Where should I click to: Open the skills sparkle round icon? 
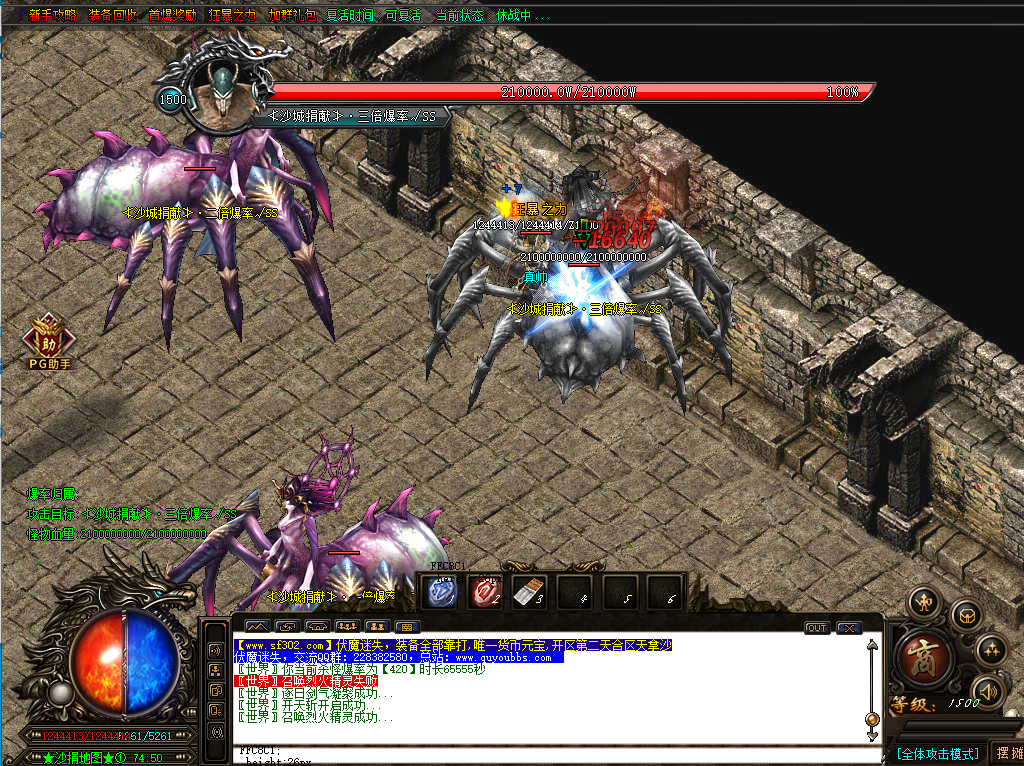click(990, 649)
